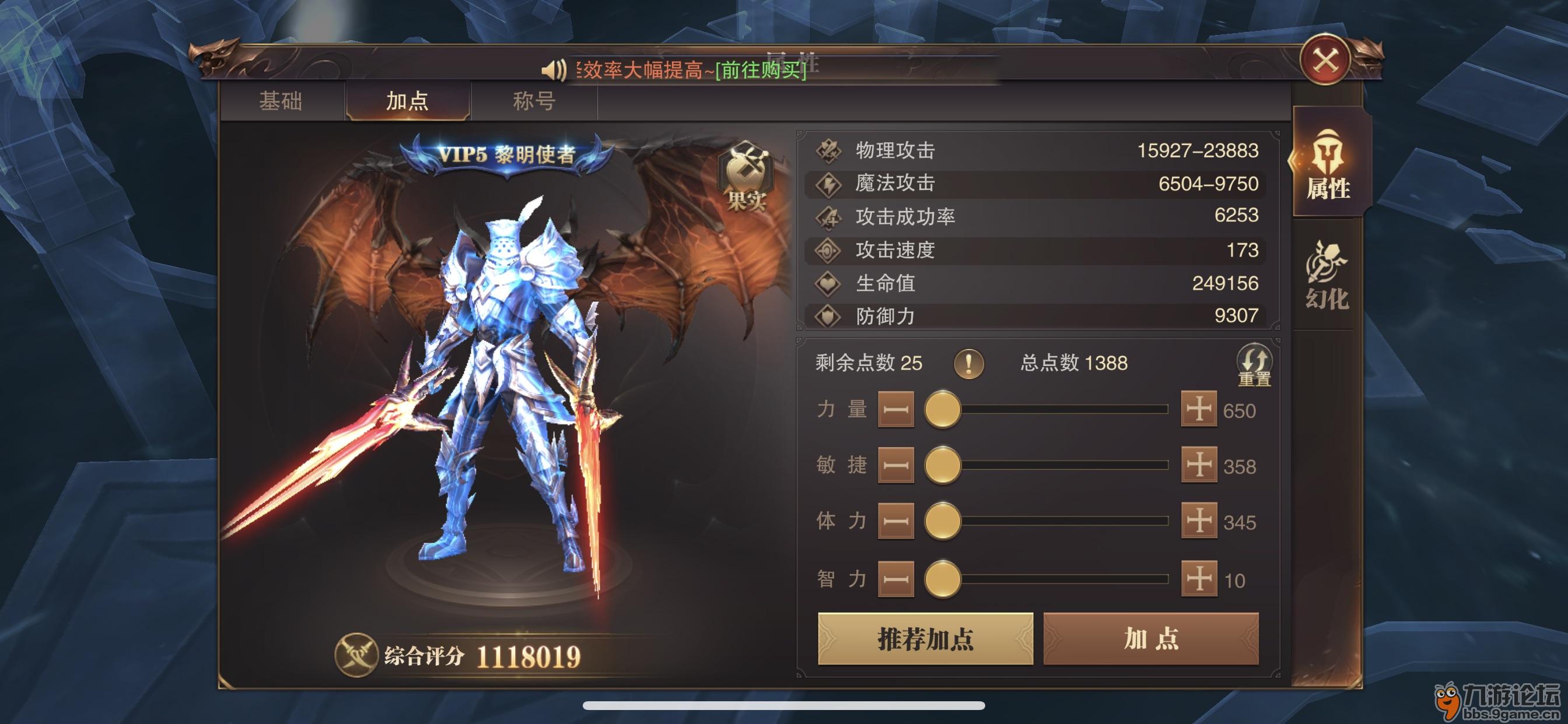Click the 防御力 shield defense icon
Image resolution: width=1568 pixels, height=724 pixels.
click(x=829, y=317)
